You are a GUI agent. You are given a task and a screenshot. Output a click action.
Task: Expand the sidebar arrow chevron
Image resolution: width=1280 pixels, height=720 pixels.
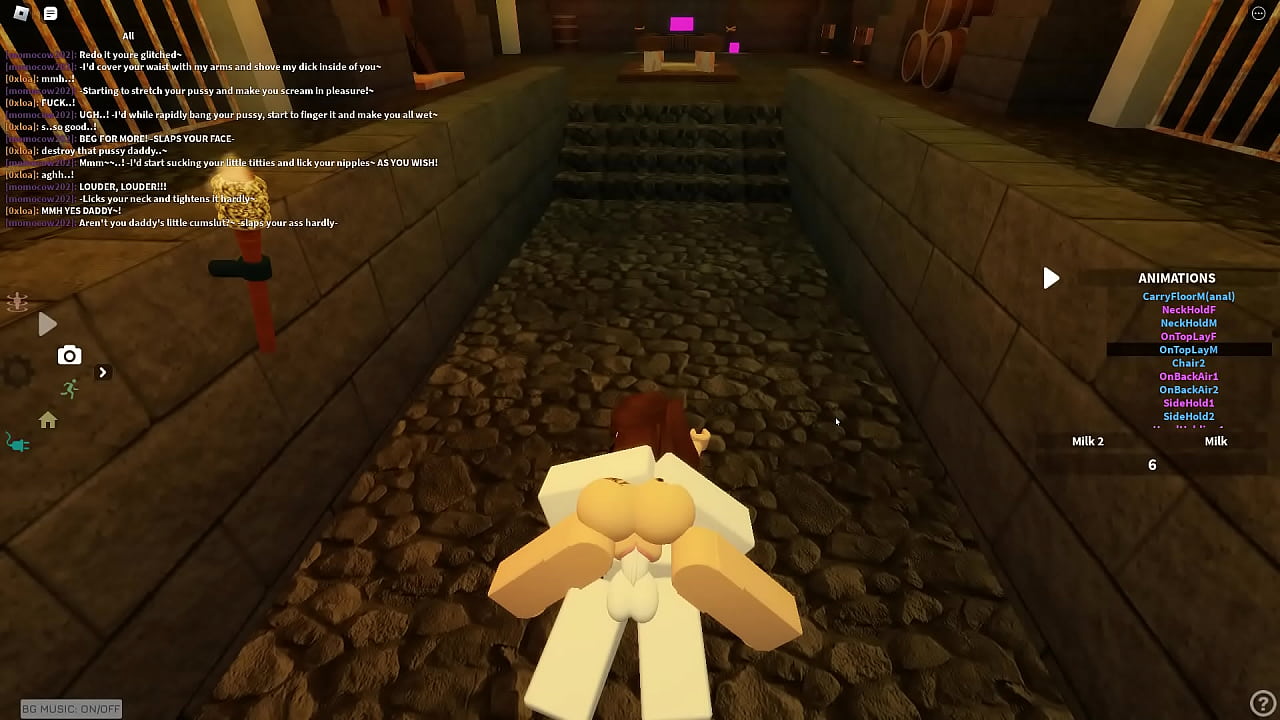pos(103,371)
